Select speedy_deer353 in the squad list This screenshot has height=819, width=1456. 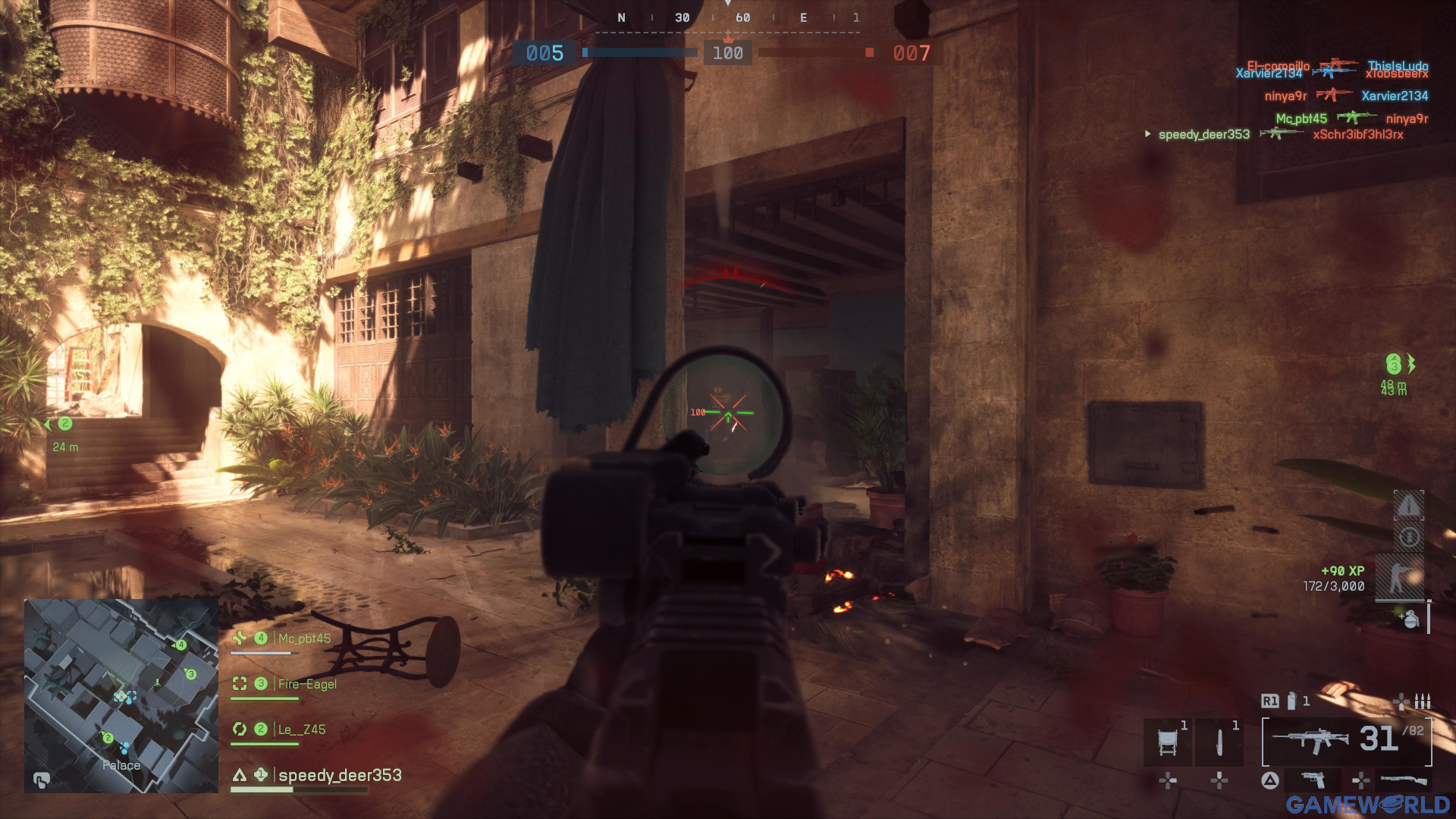pyautogui.click(x=339, y=775)
